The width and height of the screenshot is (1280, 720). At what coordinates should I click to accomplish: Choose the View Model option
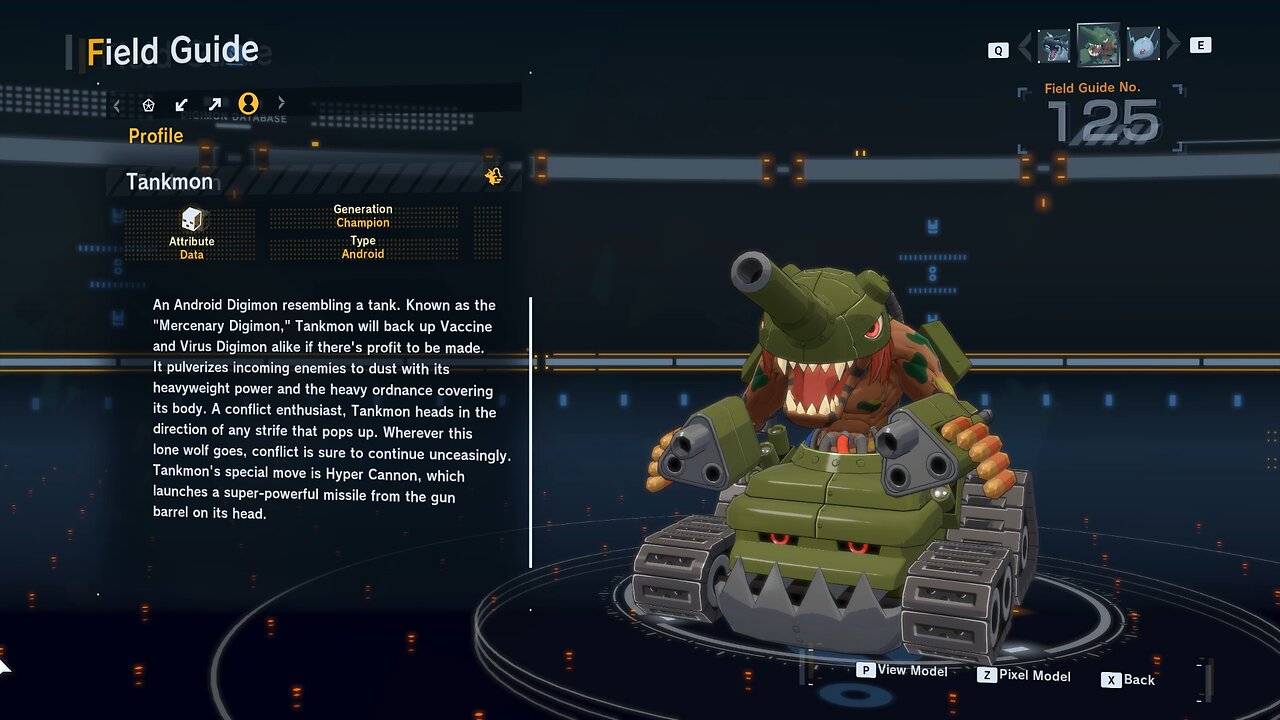[902, 670]
